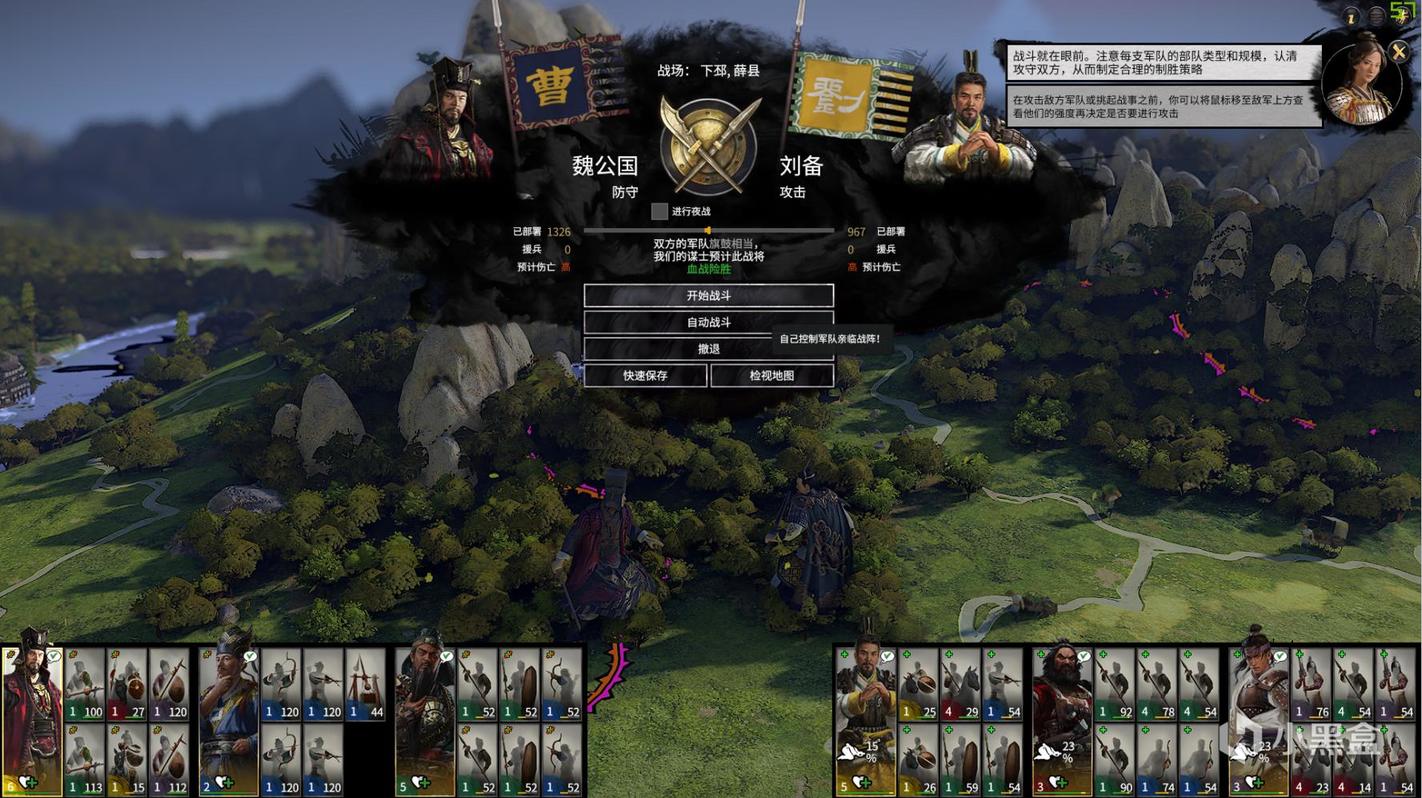Open 检视地图 to inspect the map
The image size is (1422, 798).
[772, 376]
